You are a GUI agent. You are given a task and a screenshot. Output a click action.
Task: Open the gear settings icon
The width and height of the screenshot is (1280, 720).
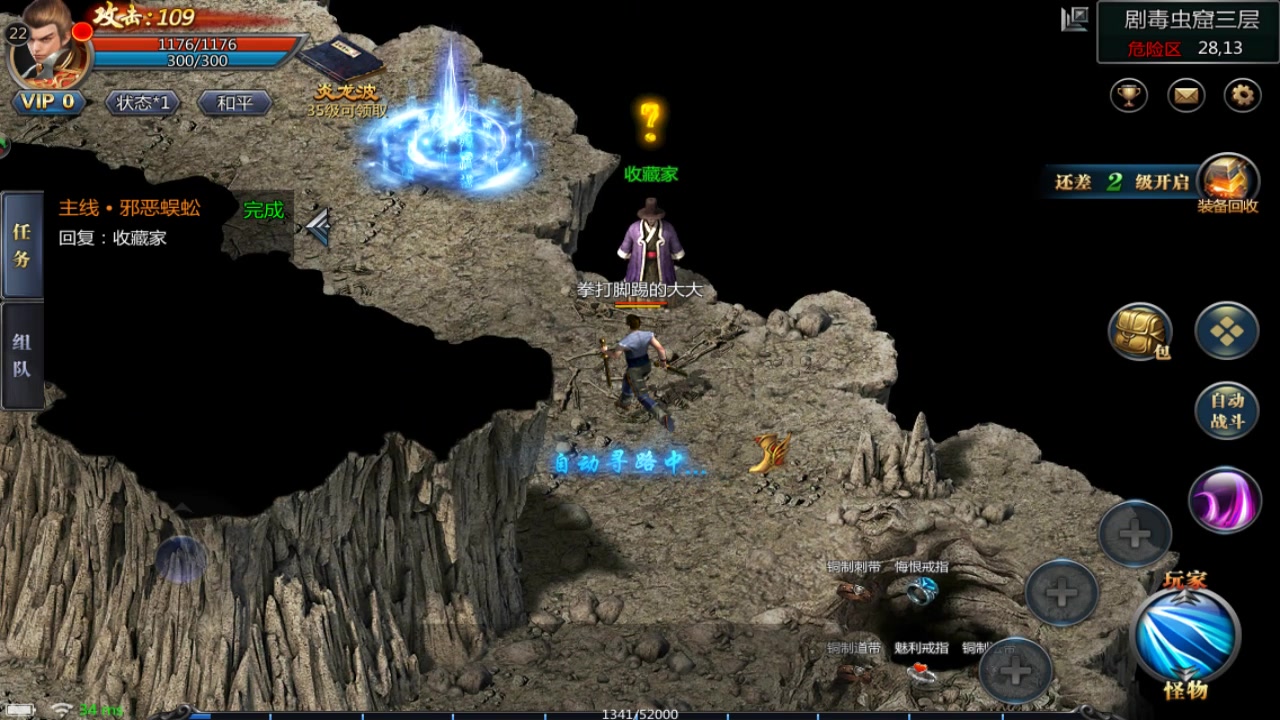coord(1243,96)
